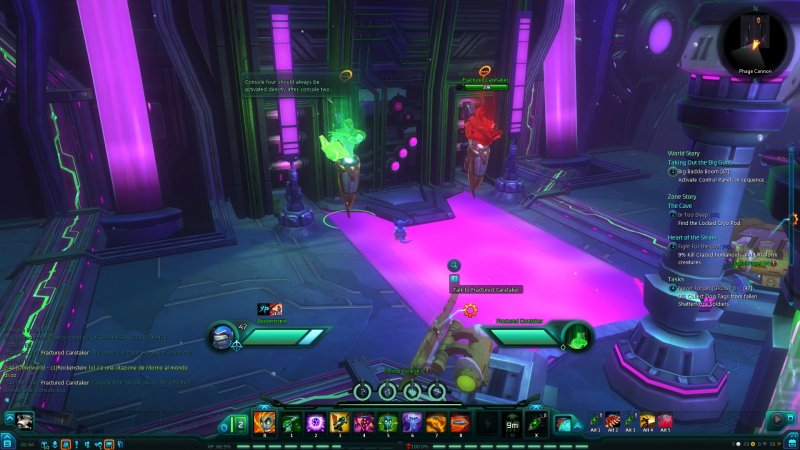Open the Phage Cannon minimap
Screen dimensions: 800x450
(x=756, y=38)
